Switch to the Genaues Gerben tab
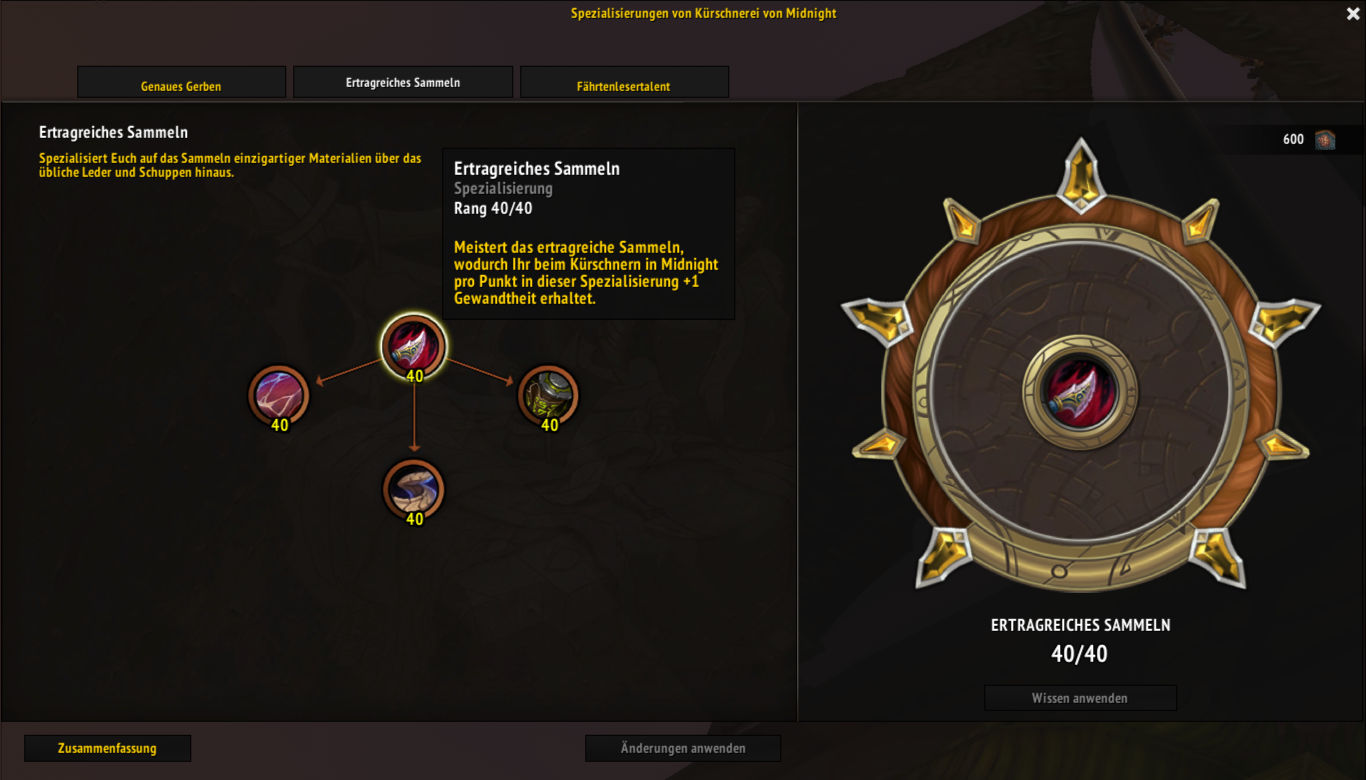The height and width of the screenshot is (780, 1366). (x=181, y=84)
